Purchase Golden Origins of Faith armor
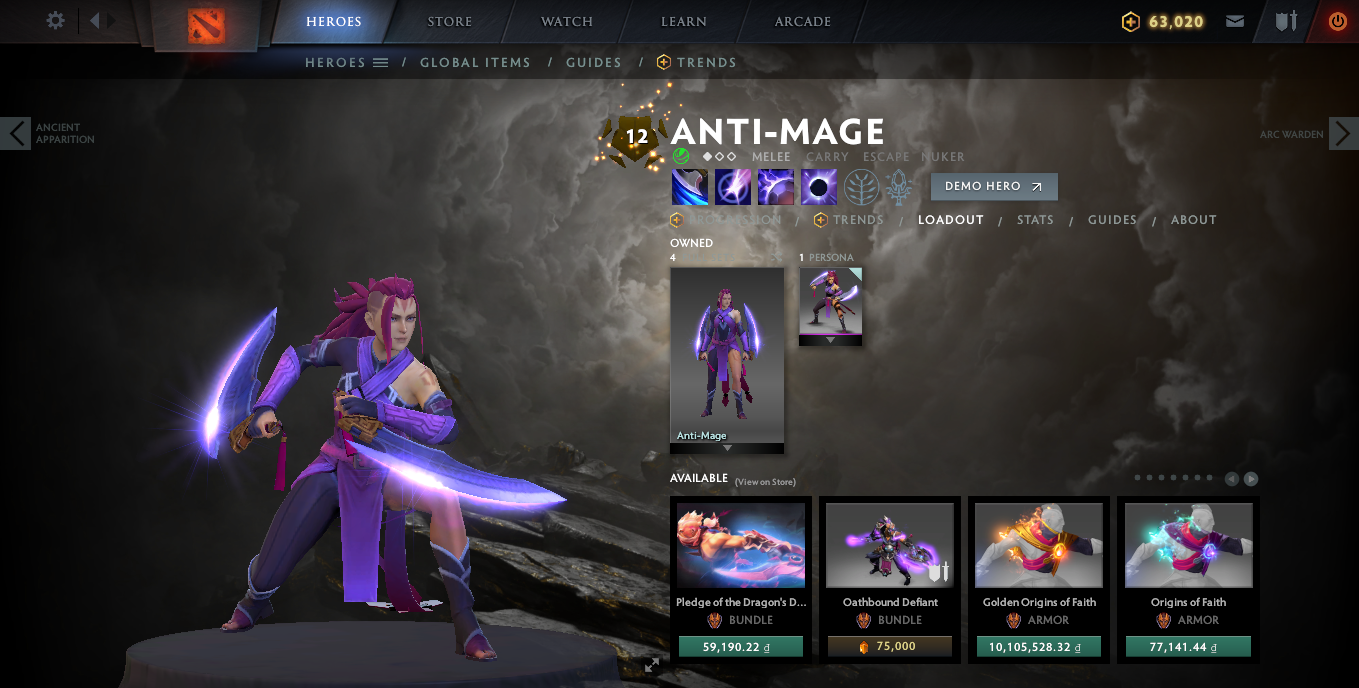 (1038, 647)
